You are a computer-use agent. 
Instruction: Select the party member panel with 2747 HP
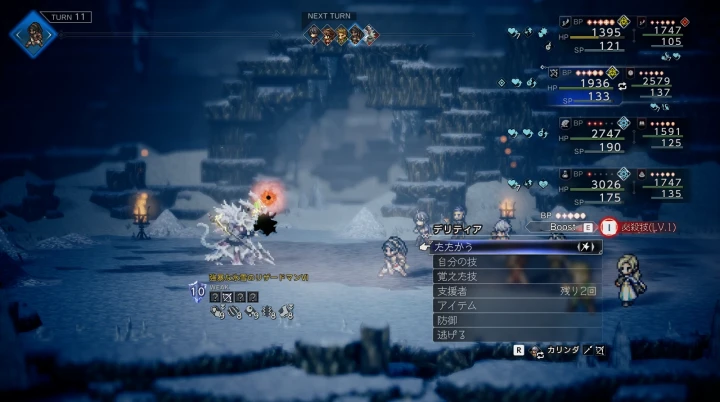click(592, 137)
